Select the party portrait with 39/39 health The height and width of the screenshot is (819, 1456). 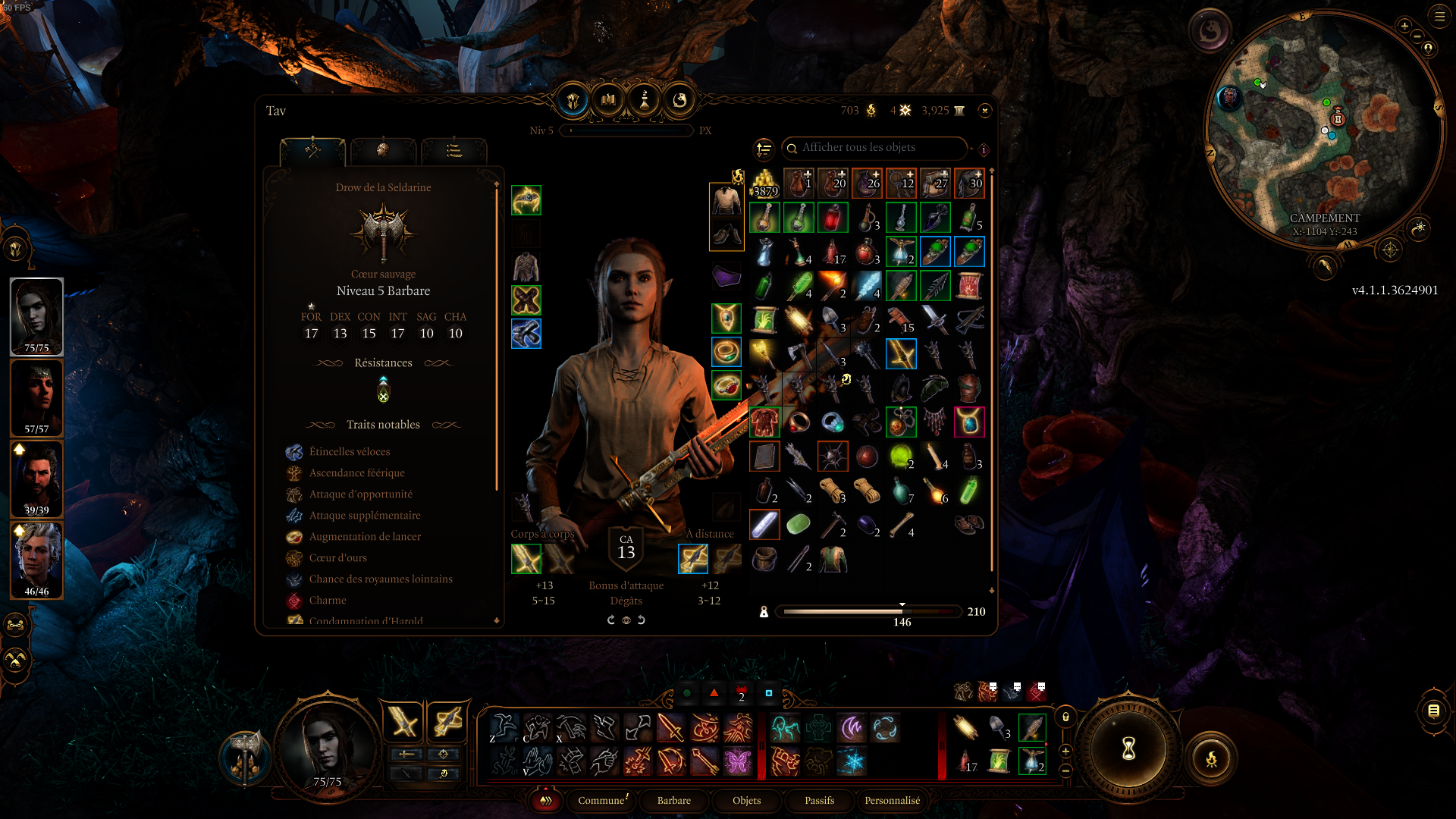click(36, 479)
